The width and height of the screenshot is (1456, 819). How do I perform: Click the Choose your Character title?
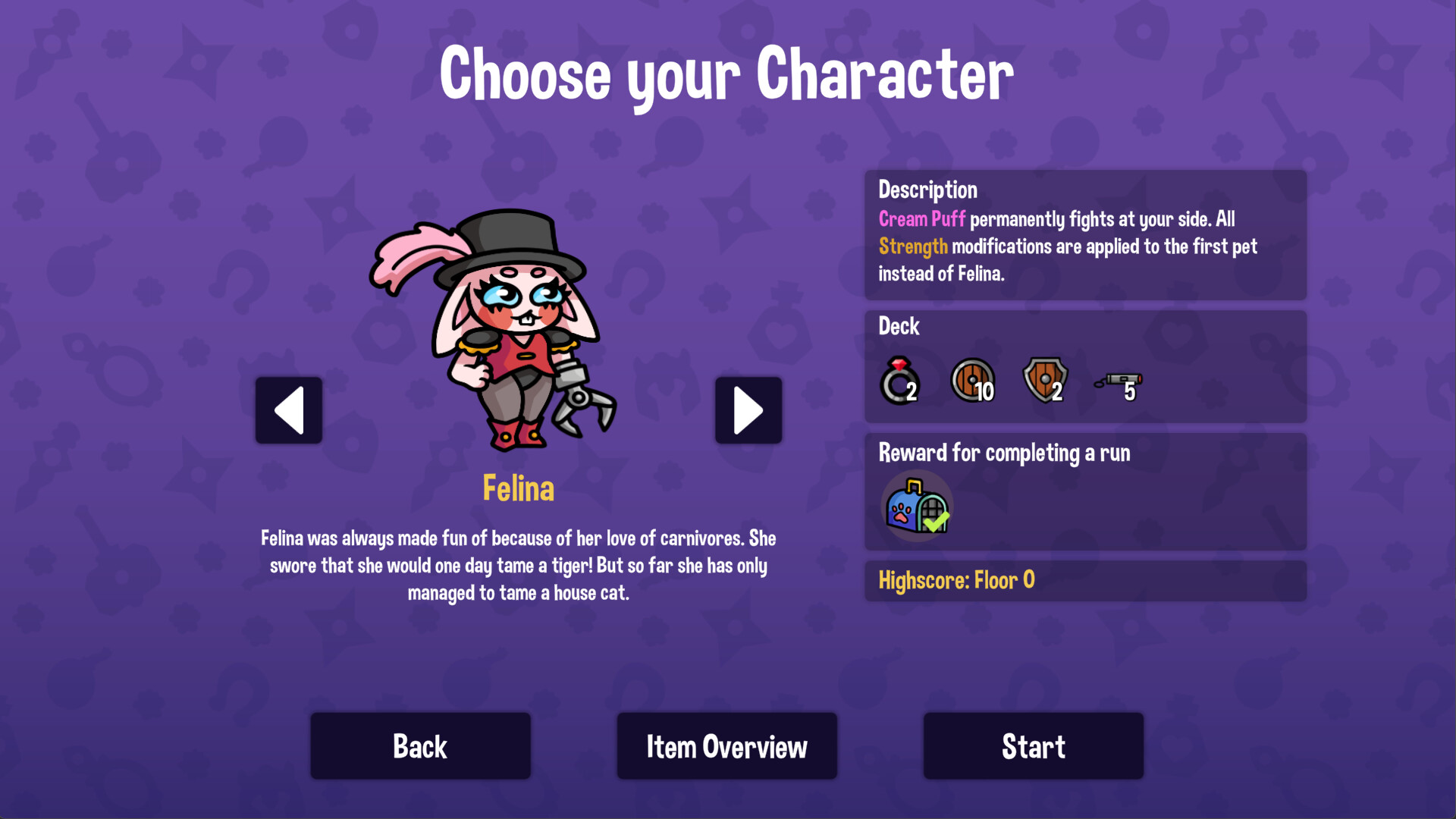[727, 74]
